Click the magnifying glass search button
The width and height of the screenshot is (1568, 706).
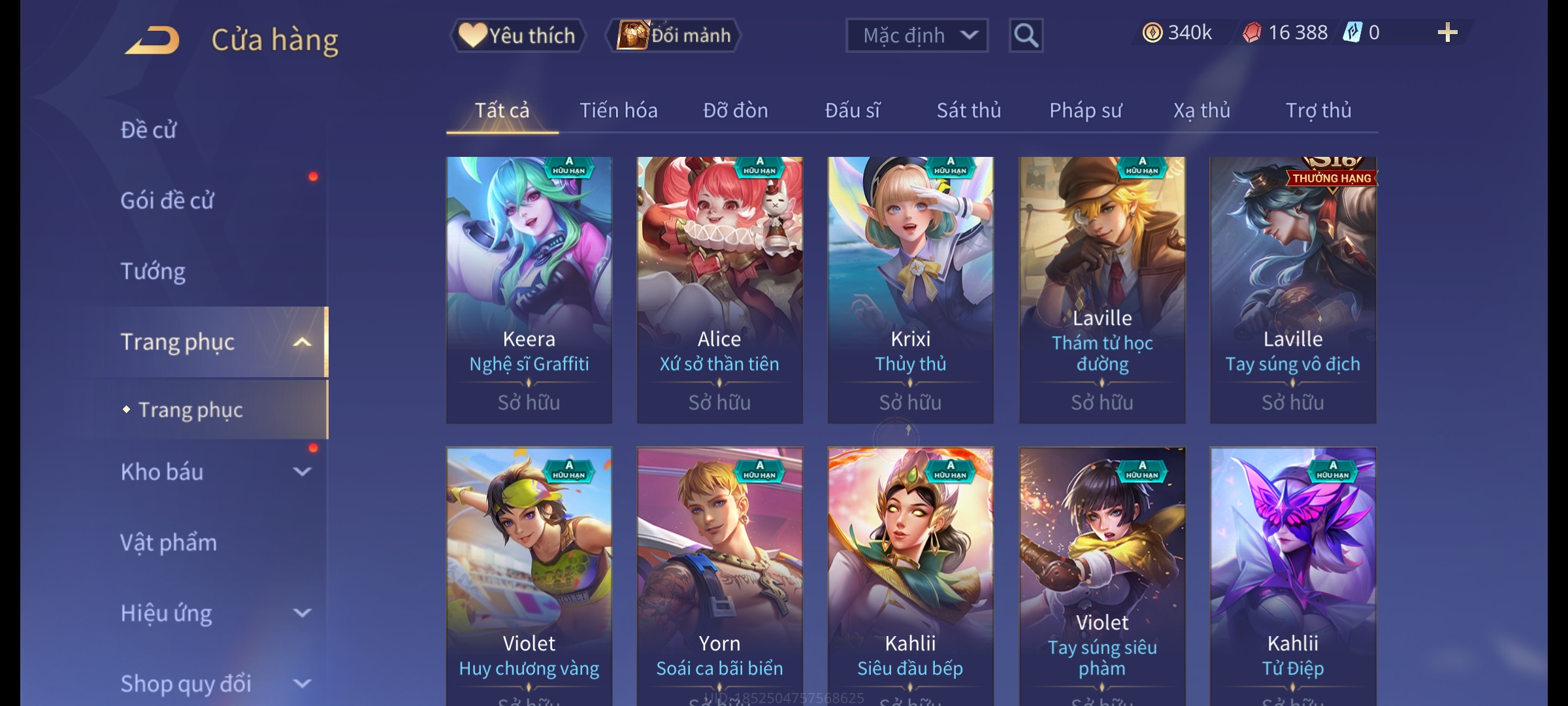[x=1026, y=35]
